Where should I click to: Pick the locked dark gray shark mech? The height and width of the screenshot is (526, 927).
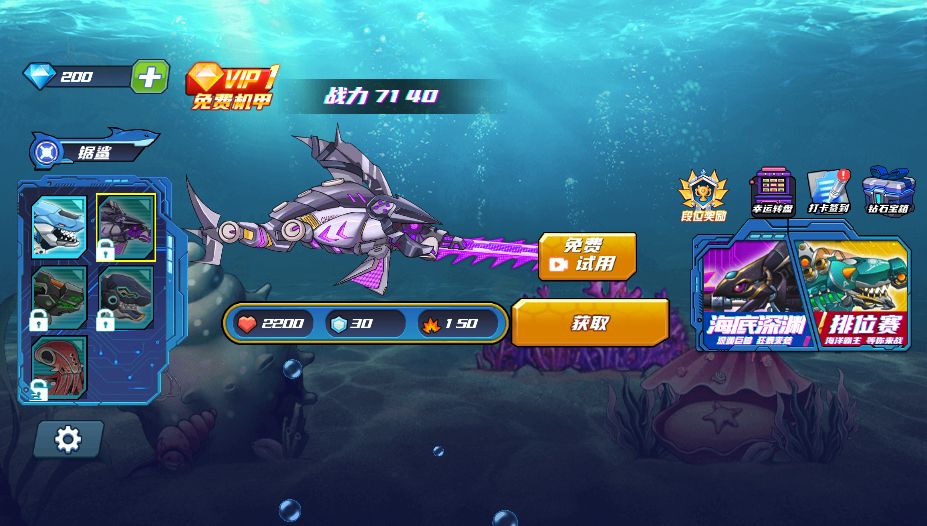tap(126, 296)
